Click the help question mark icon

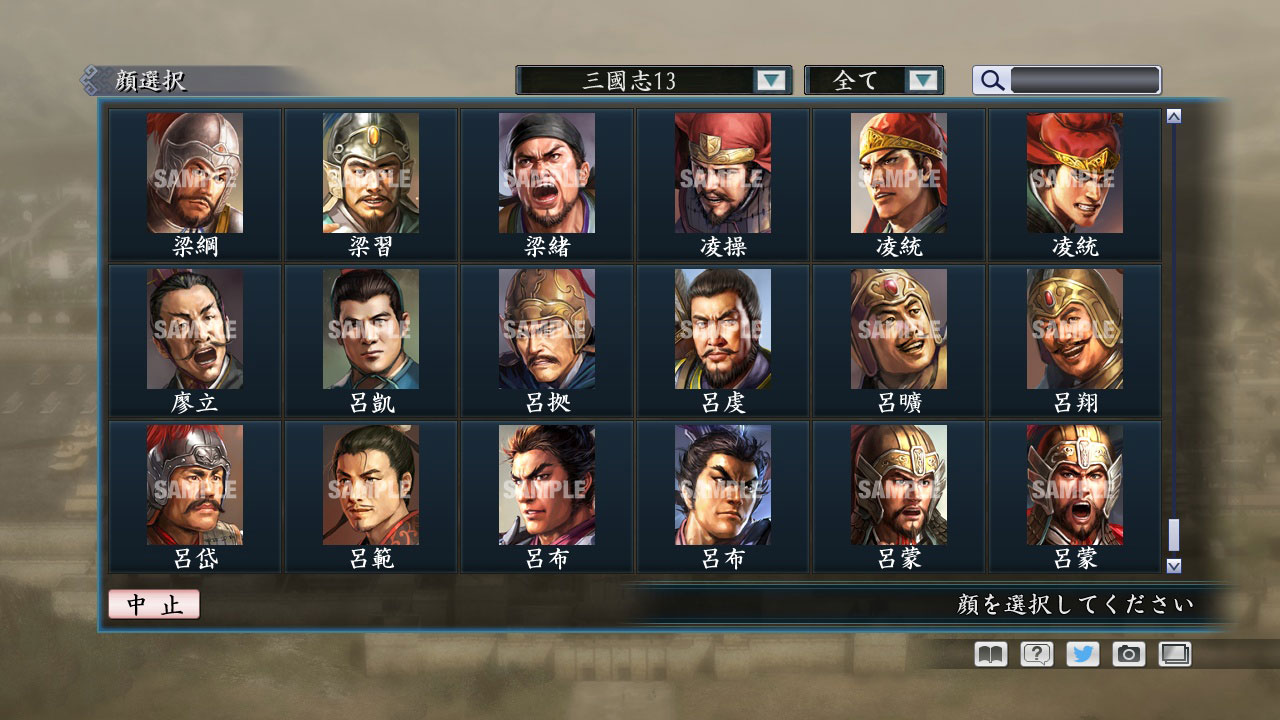point(1035,654)
